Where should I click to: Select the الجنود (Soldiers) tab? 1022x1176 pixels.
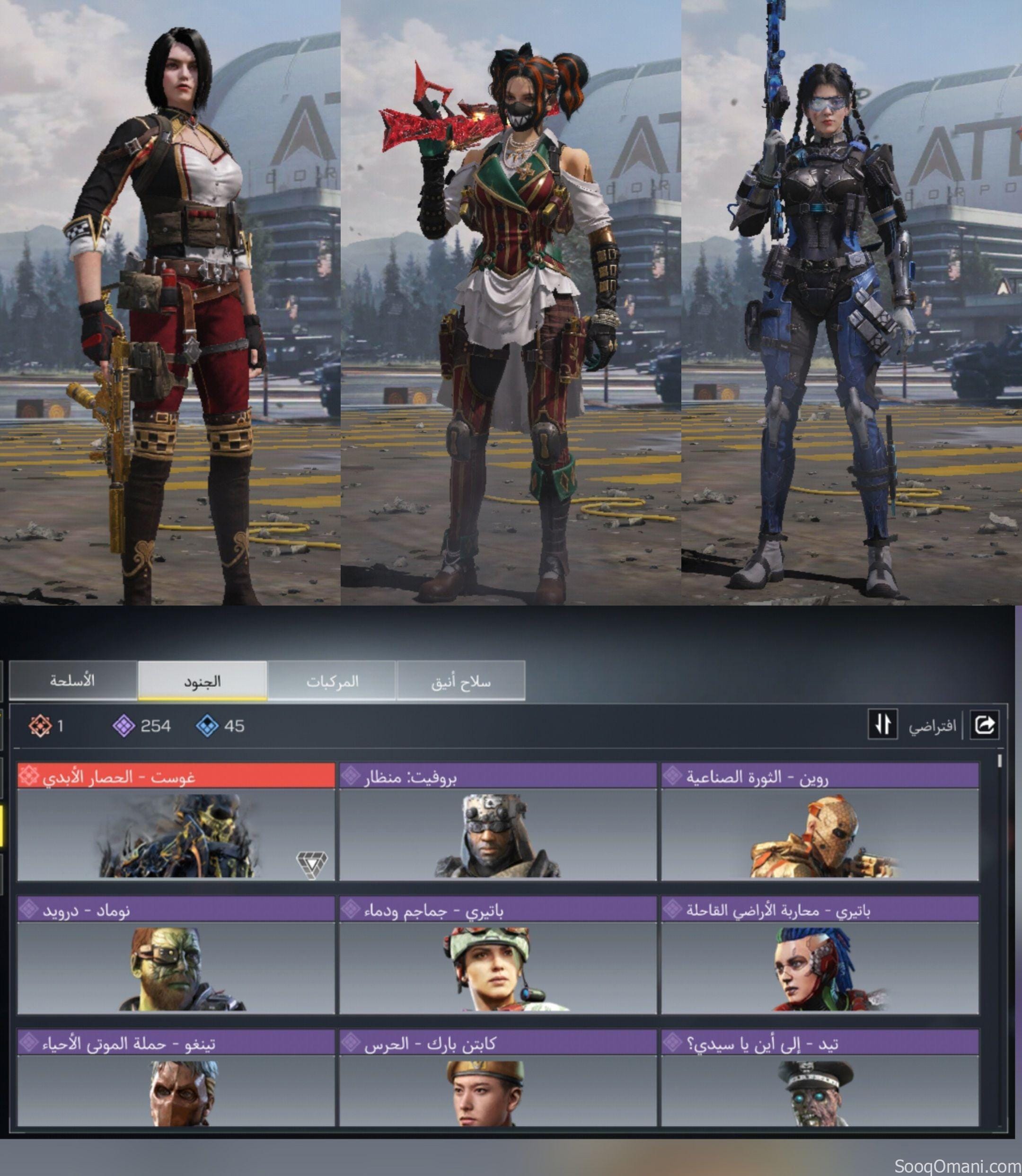click(x=202, y=681)
